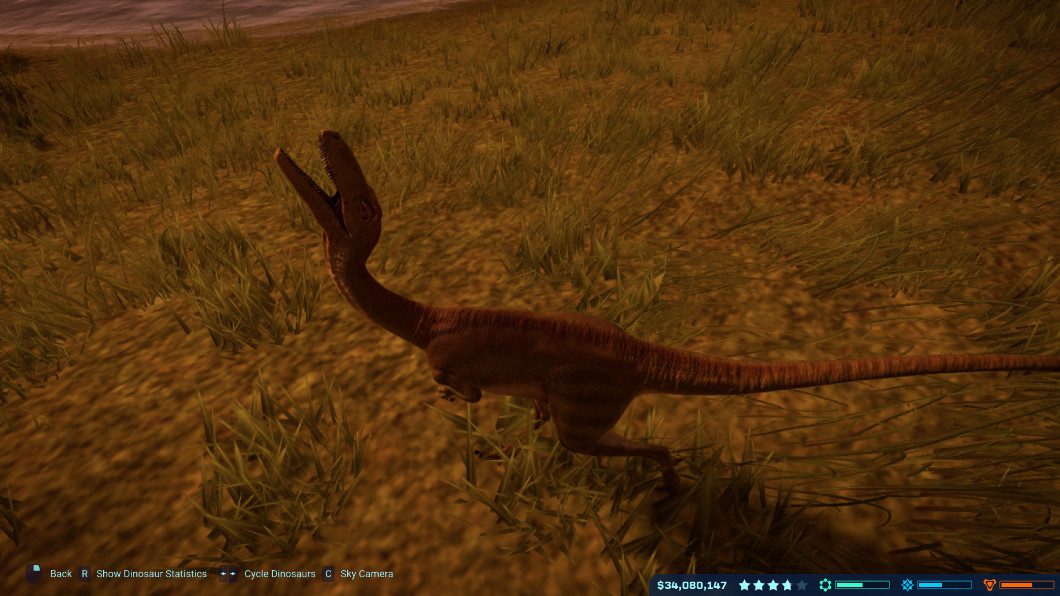
Task: Click the Entertainment division icon
Action: [x=907, y=585]
